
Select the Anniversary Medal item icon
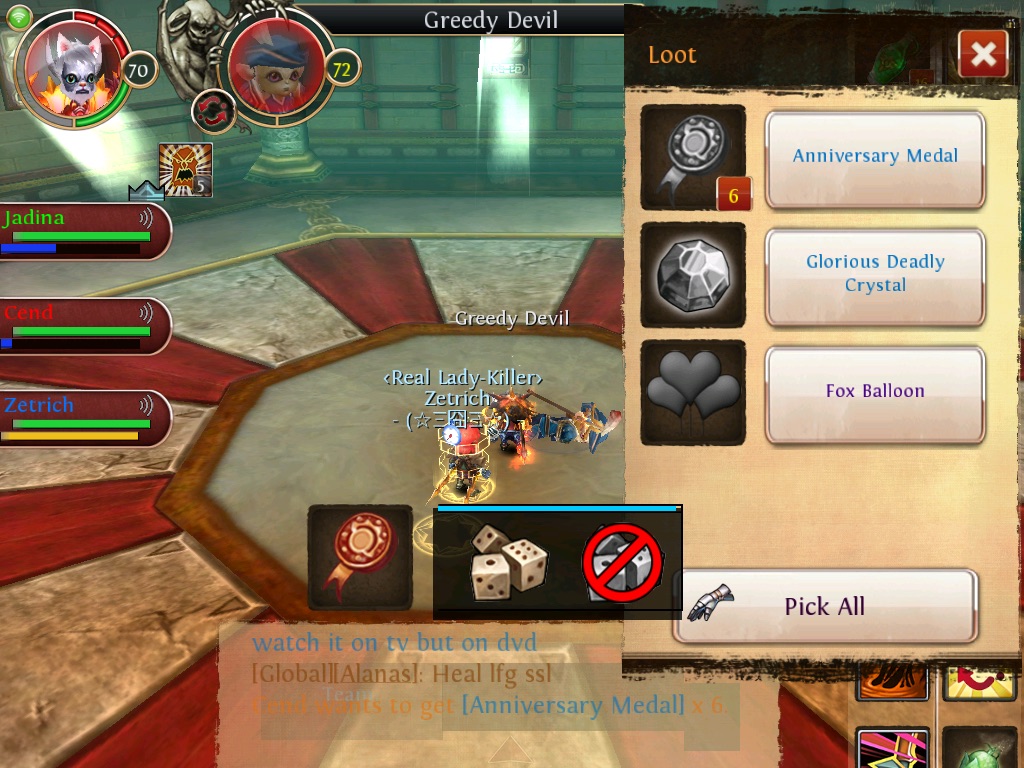click(693, 157)
